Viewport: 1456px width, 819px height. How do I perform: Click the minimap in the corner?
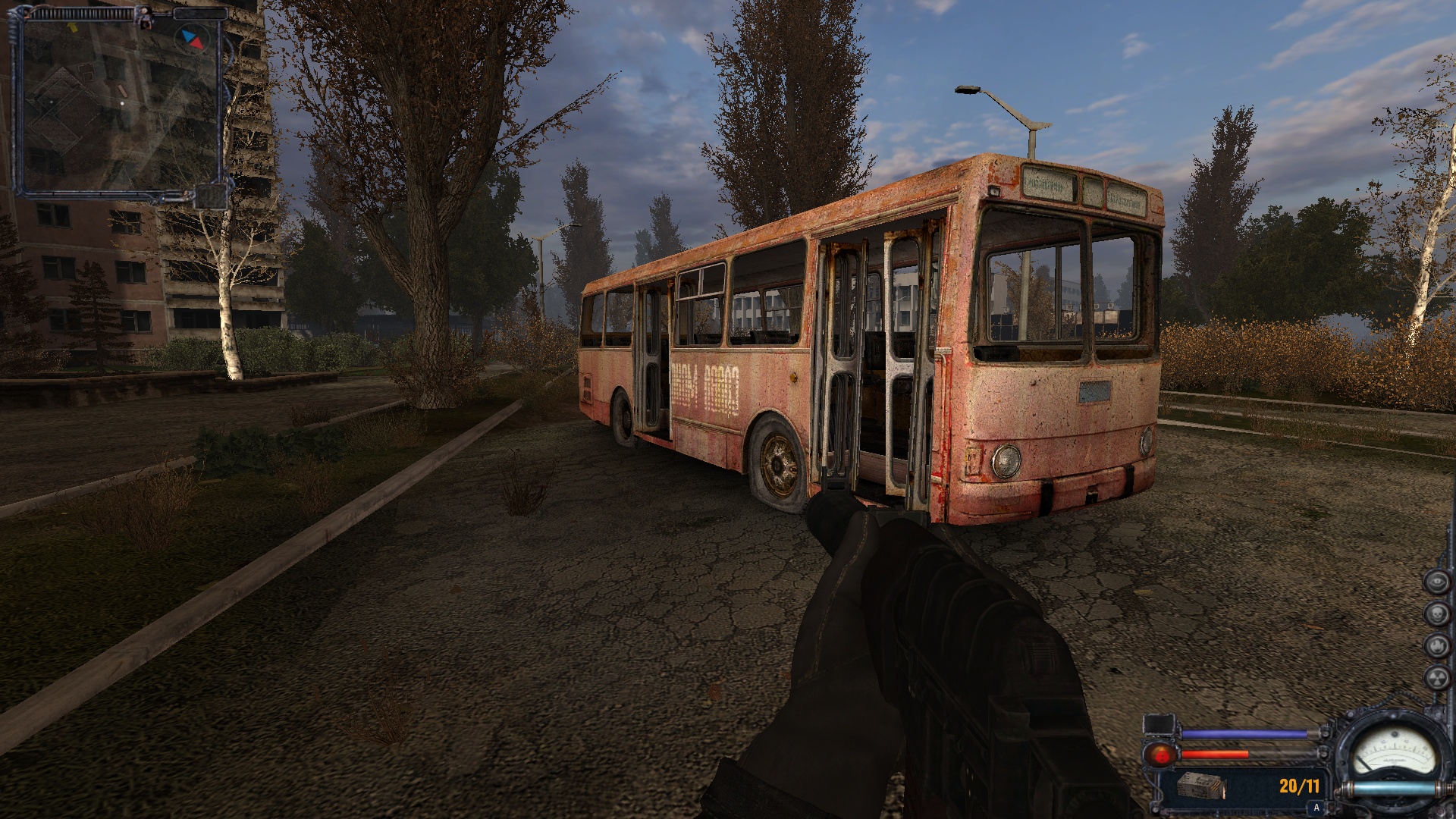click(x=121, y=102)
